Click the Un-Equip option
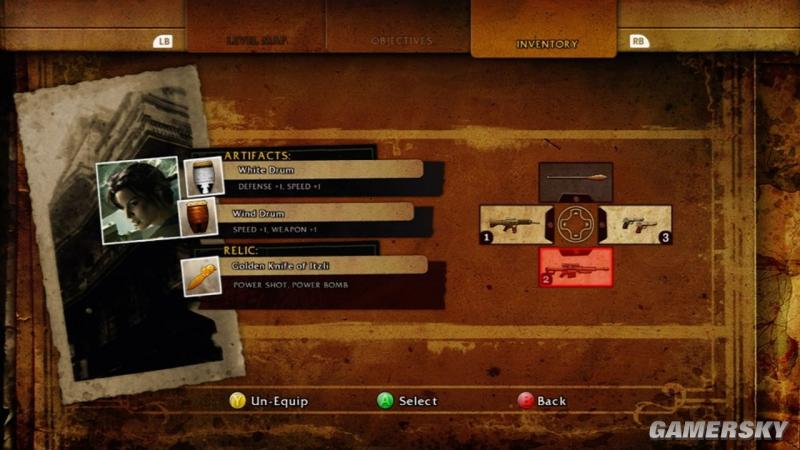The image size is (800, 450). [x=268, y=401]
